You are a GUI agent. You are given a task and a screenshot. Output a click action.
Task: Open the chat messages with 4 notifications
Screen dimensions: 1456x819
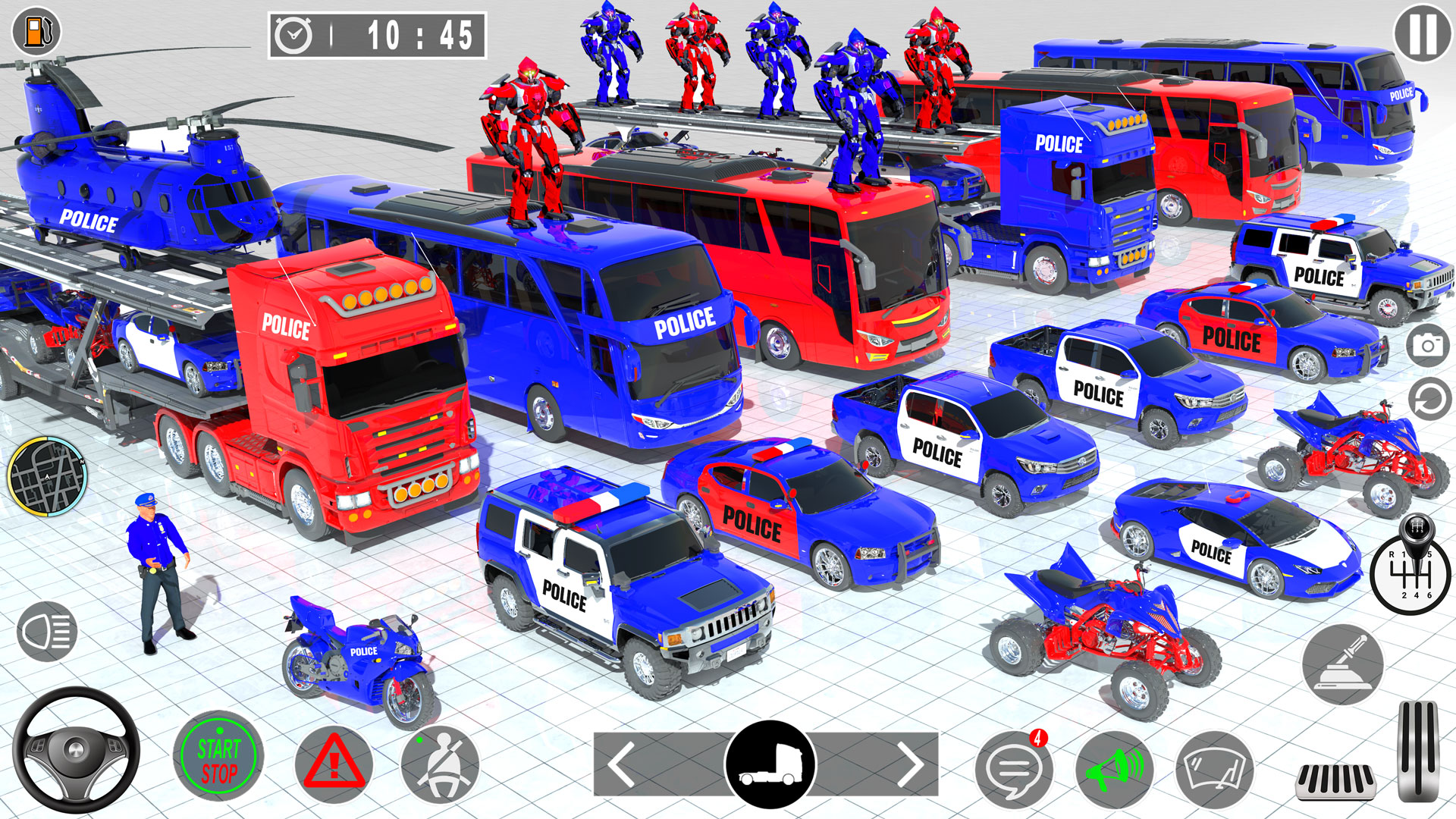(1015, 769)
